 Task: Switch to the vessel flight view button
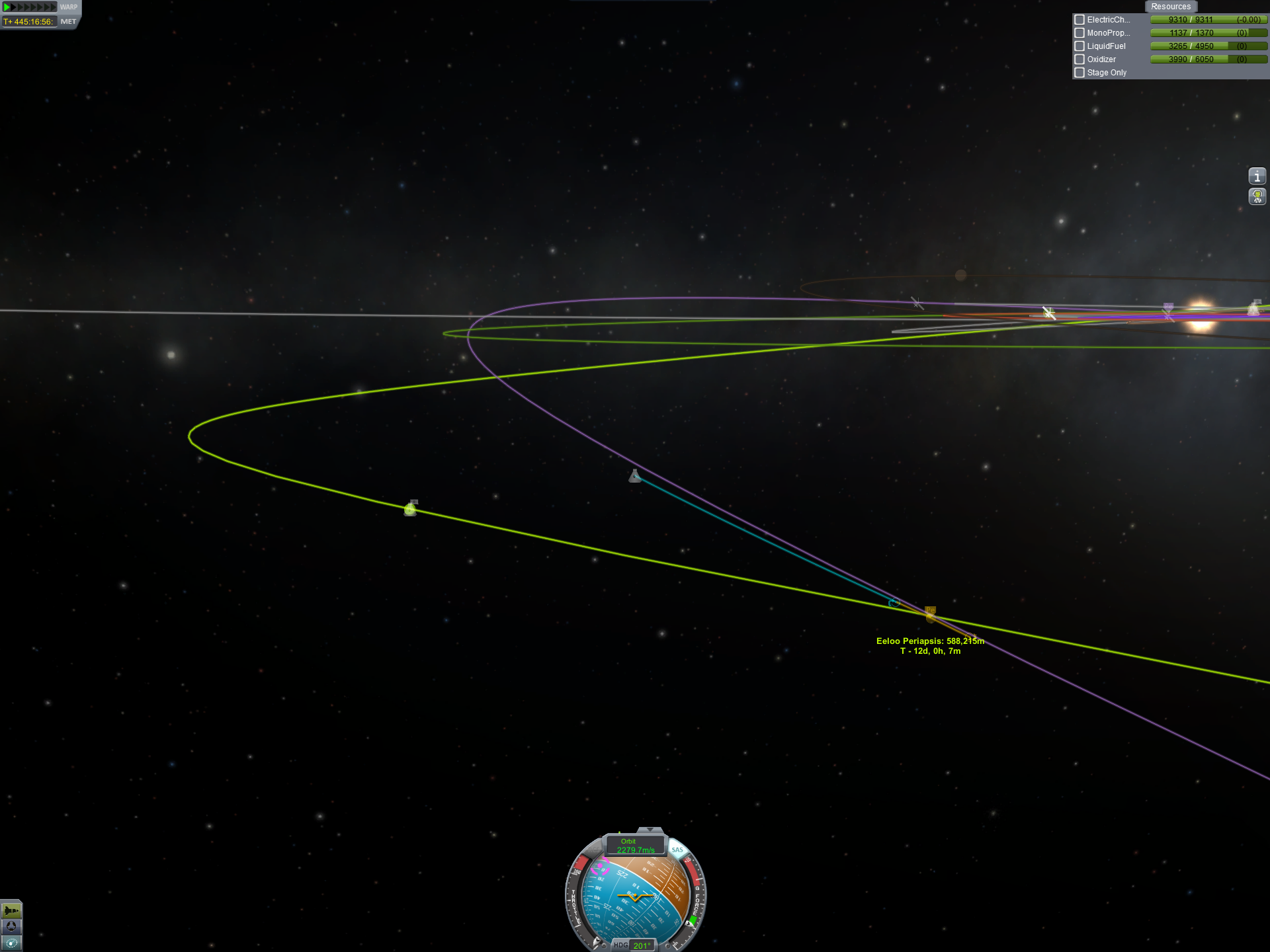[11, 910]
